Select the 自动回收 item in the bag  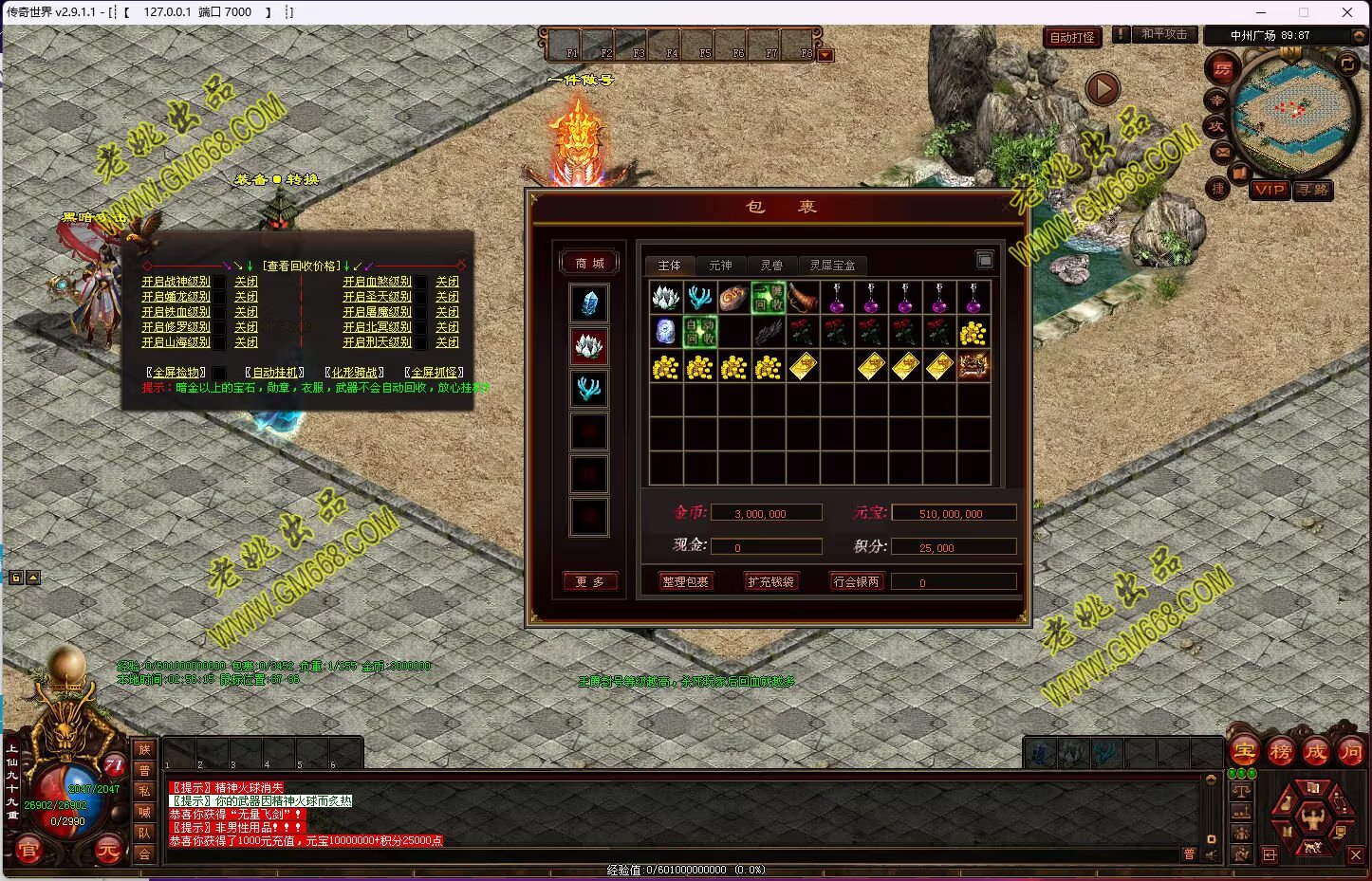click(700, 332)
